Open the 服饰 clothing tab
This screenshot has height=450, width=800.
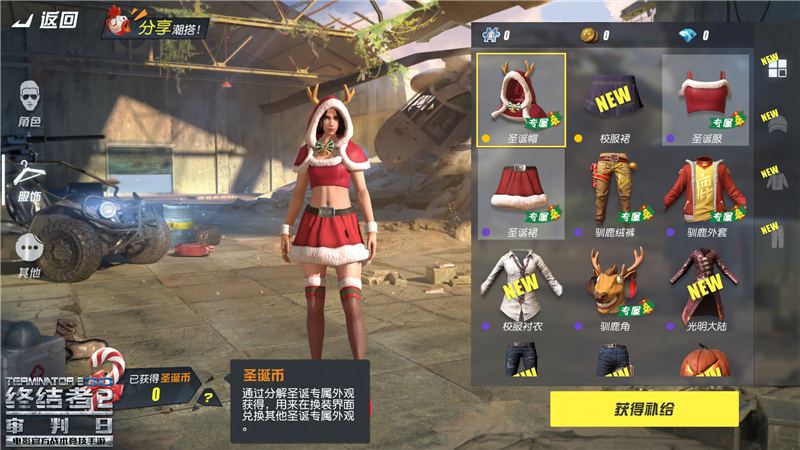click(30, 180)
